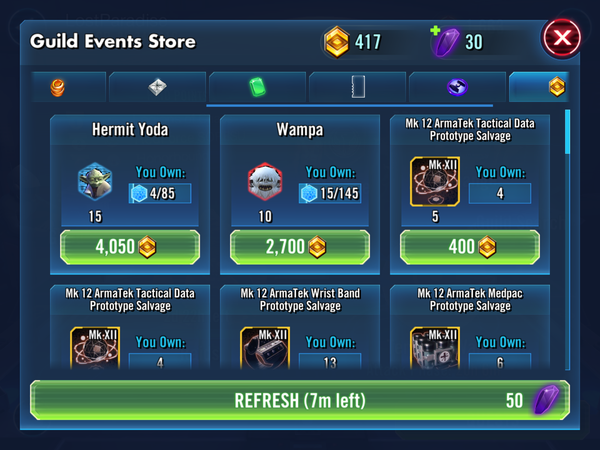Image resolution: width=600 pixels, height=450 pixels.
Task: Purchase Wampa shards for 2,700
Action: [300, 247]
